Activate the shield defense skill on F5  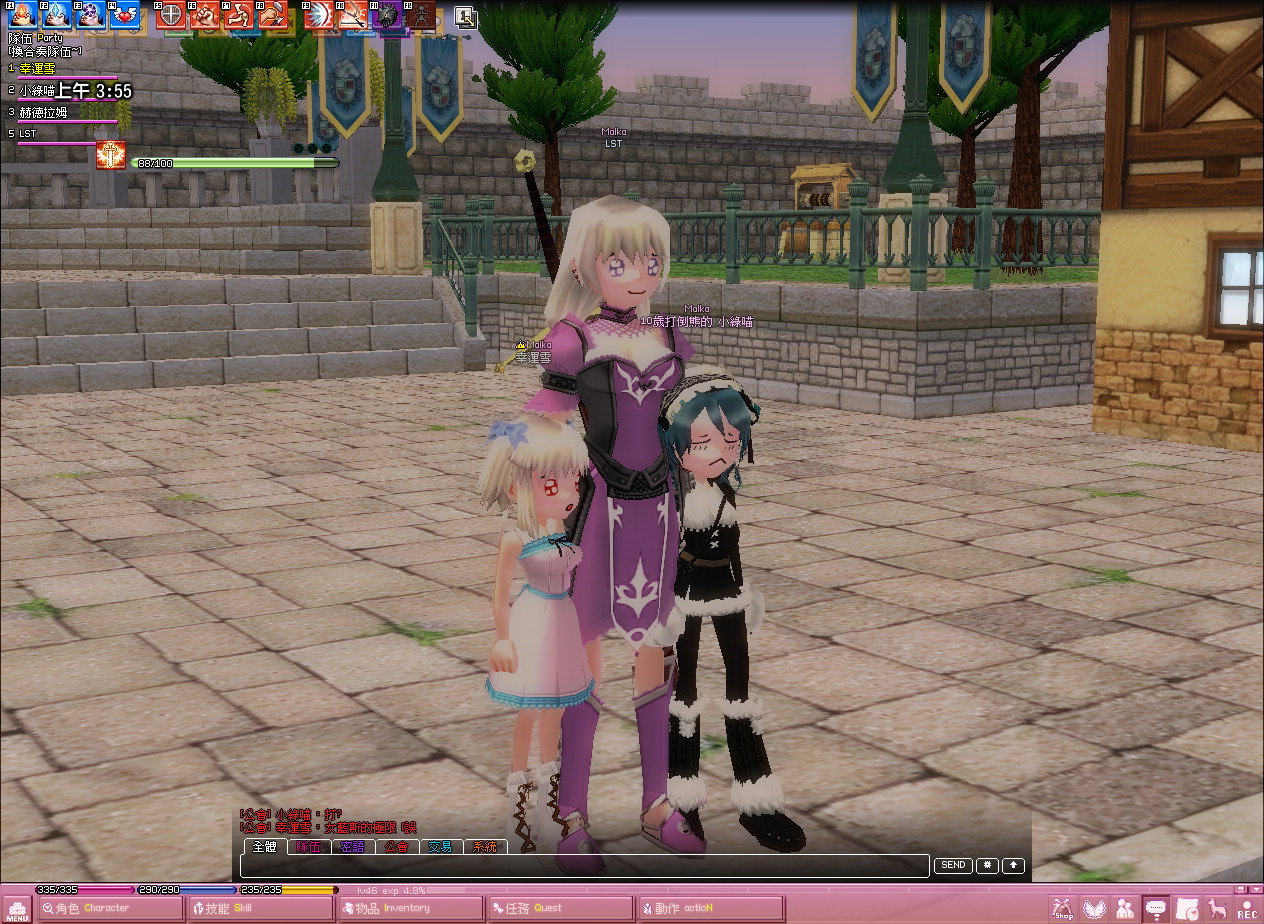(x=171, y=14)
